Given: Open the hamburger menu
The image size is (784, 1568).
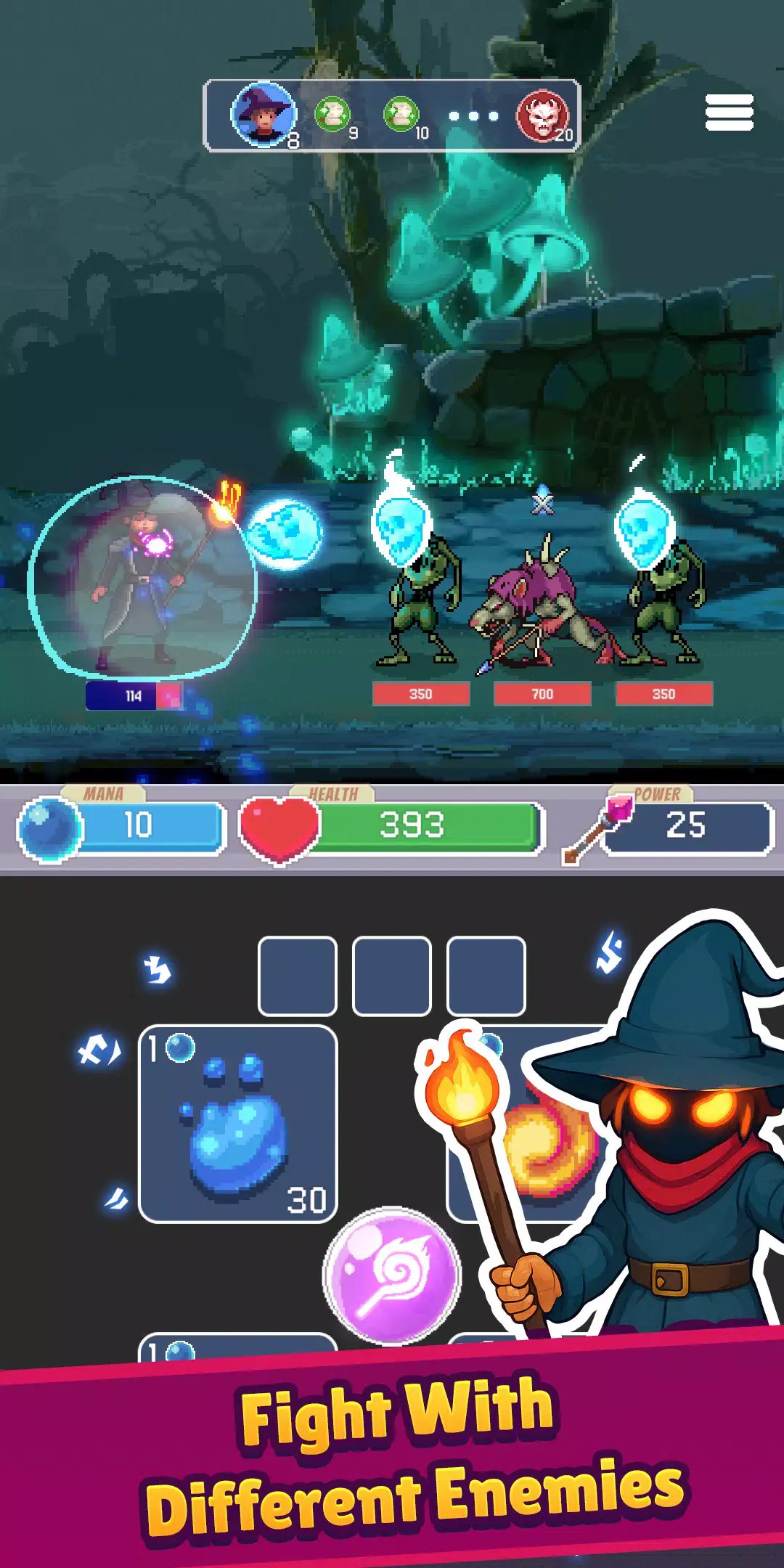Looking at the screenshot, I should pos(729,113).
